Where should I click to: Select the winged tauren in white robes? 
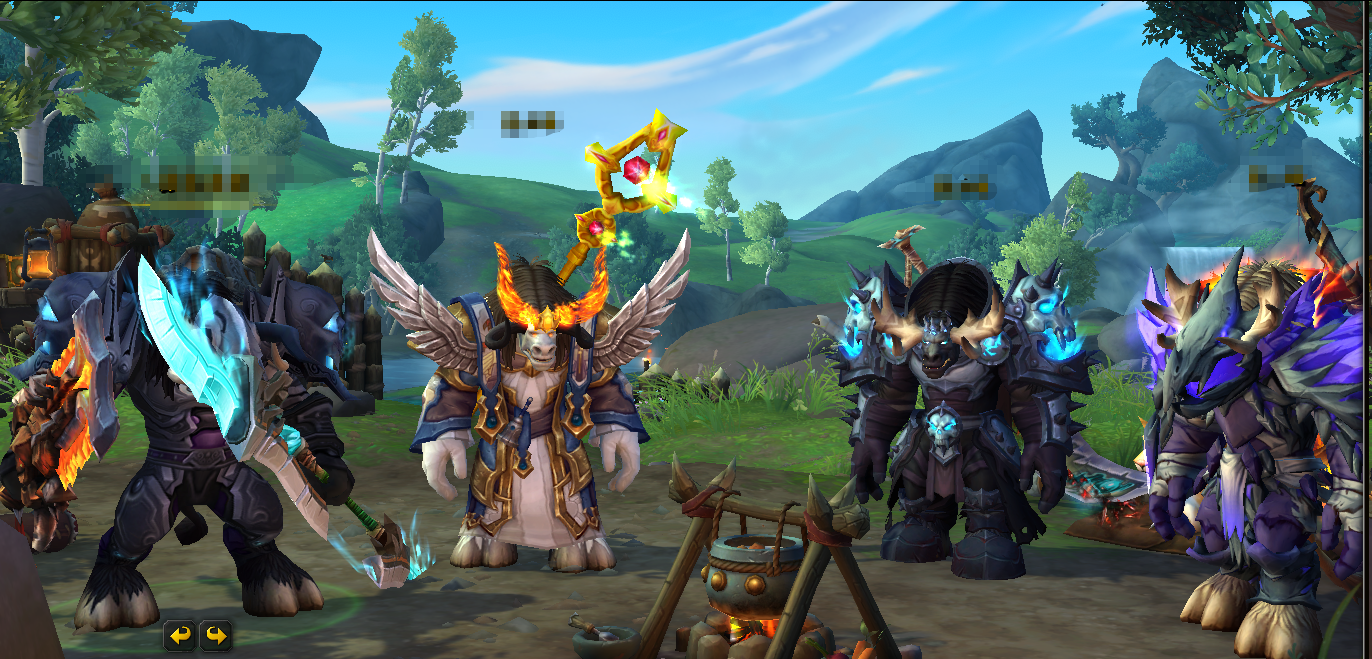[x=528, y=420]
